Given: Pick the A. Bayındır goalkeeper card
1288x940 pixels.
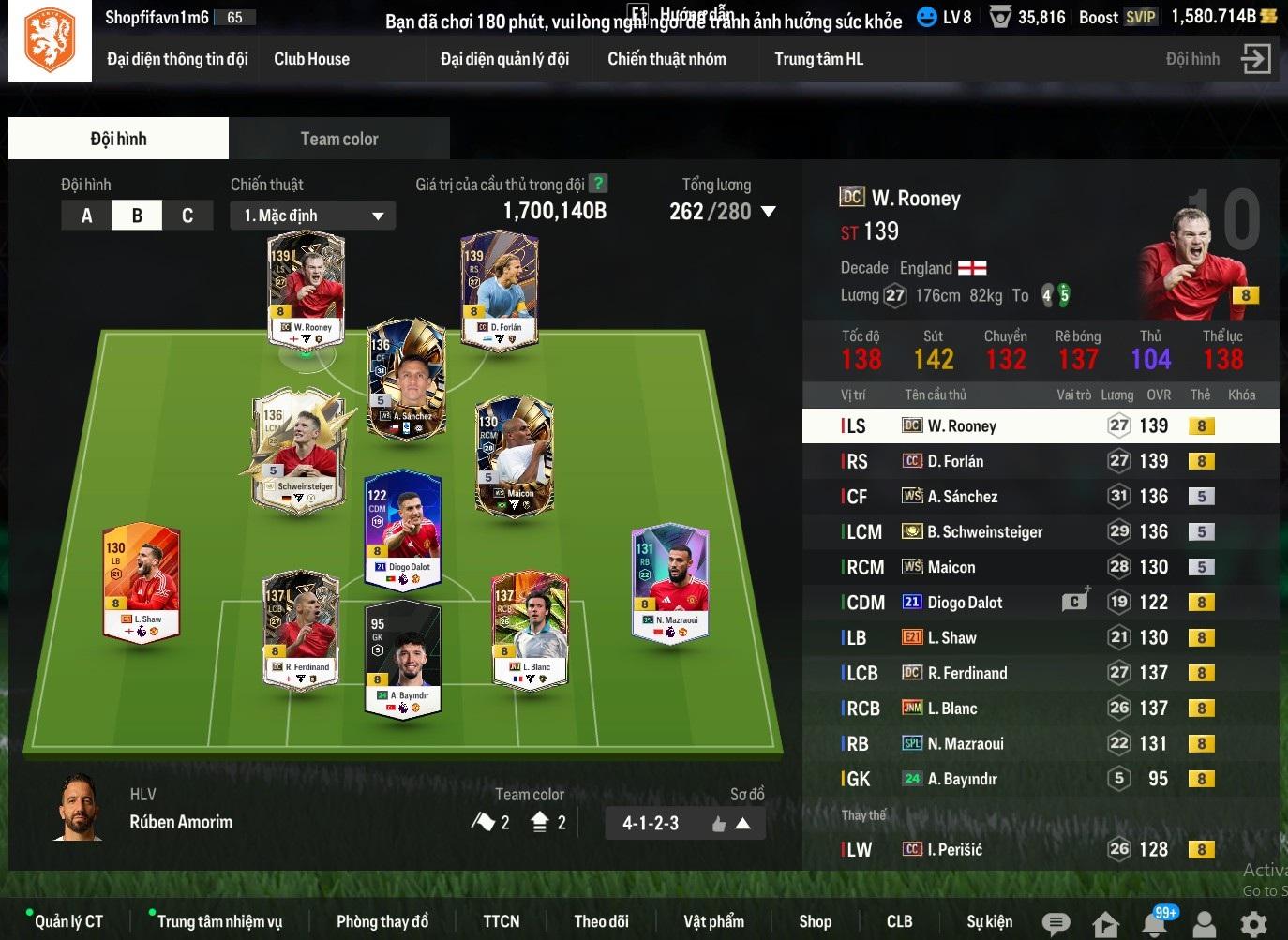Looking at the screenshot, I should click(403, 656).
